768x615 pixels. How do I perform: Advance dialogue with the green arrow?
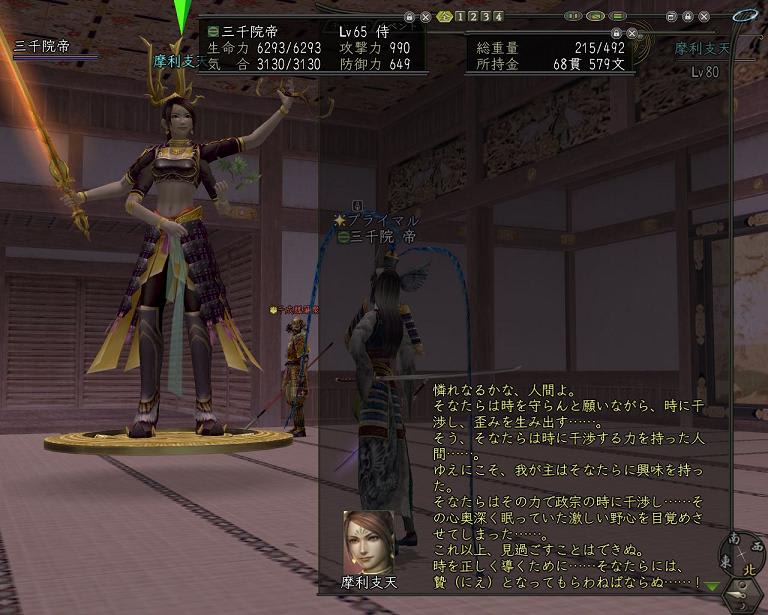pyautogui.click(x=712, y=587)
